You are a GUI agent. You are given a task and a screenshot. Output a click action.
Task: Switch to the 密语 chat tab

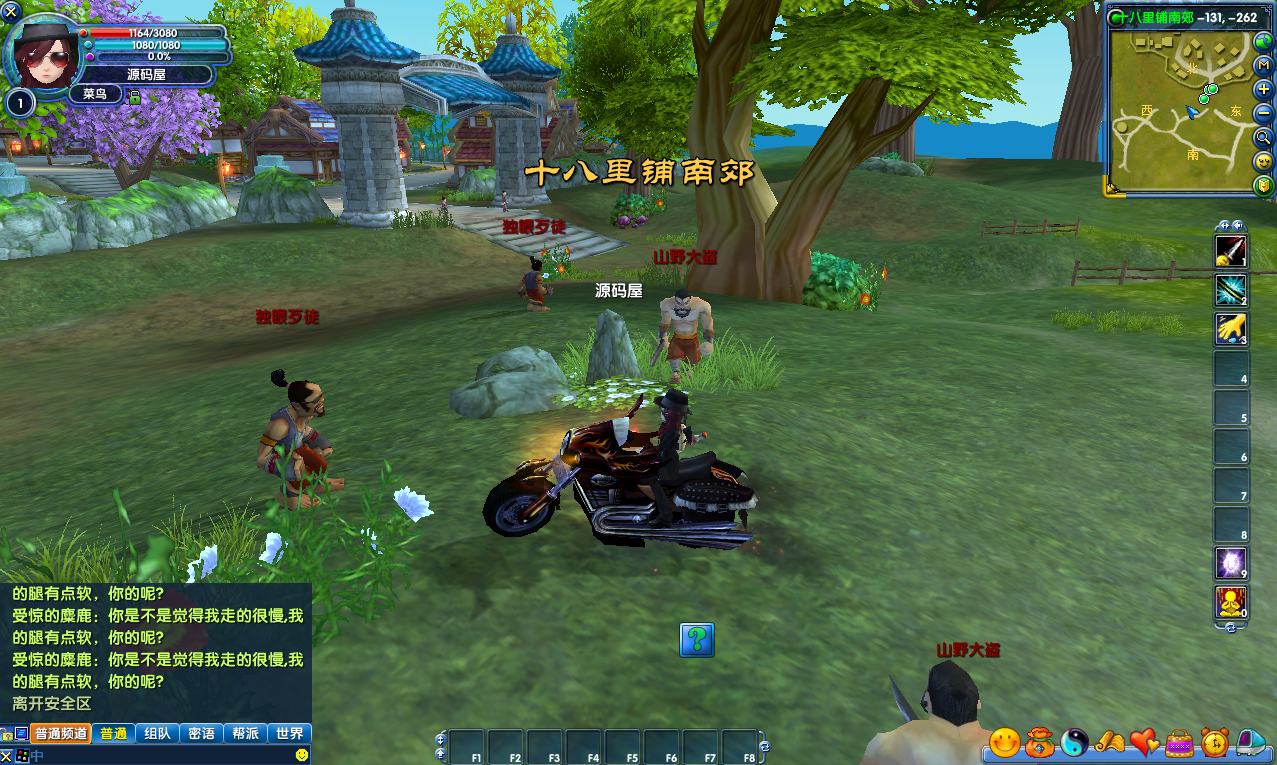point(201,733)
